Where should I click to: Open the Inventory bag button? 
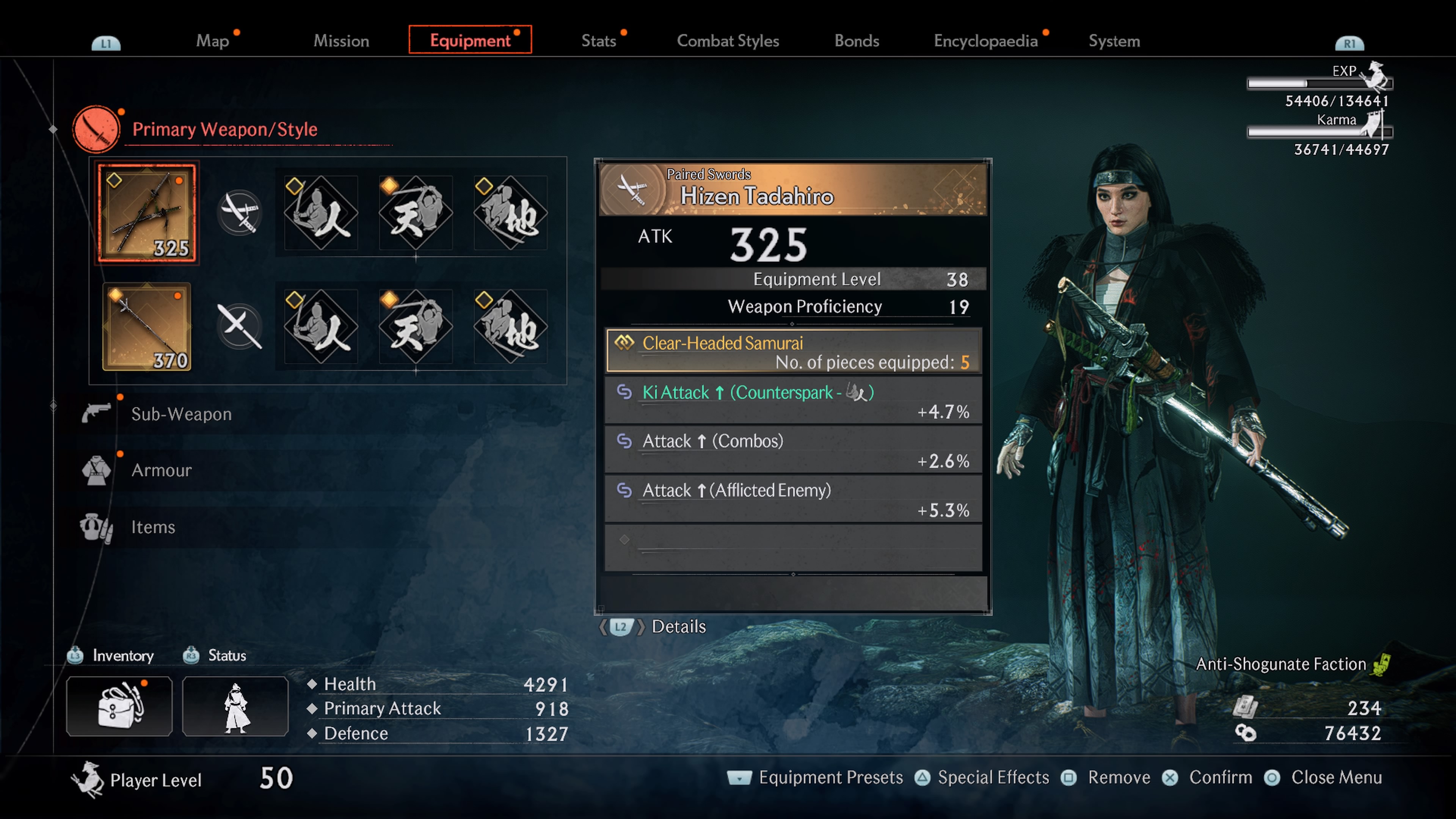pyautogui.click(x=119, y=706)
